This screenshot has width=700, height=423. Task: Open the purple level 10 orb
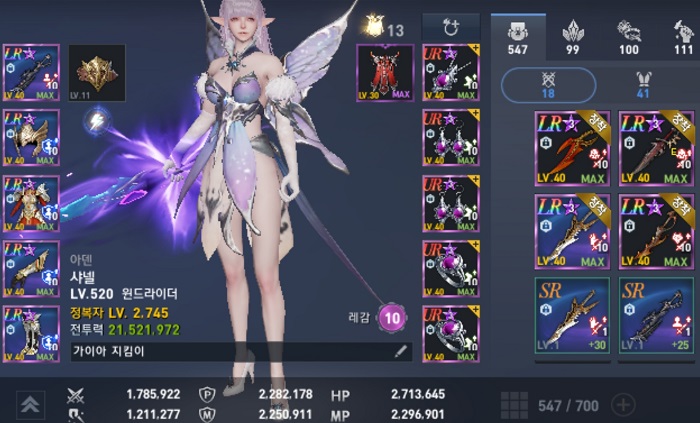click(393, 318)
